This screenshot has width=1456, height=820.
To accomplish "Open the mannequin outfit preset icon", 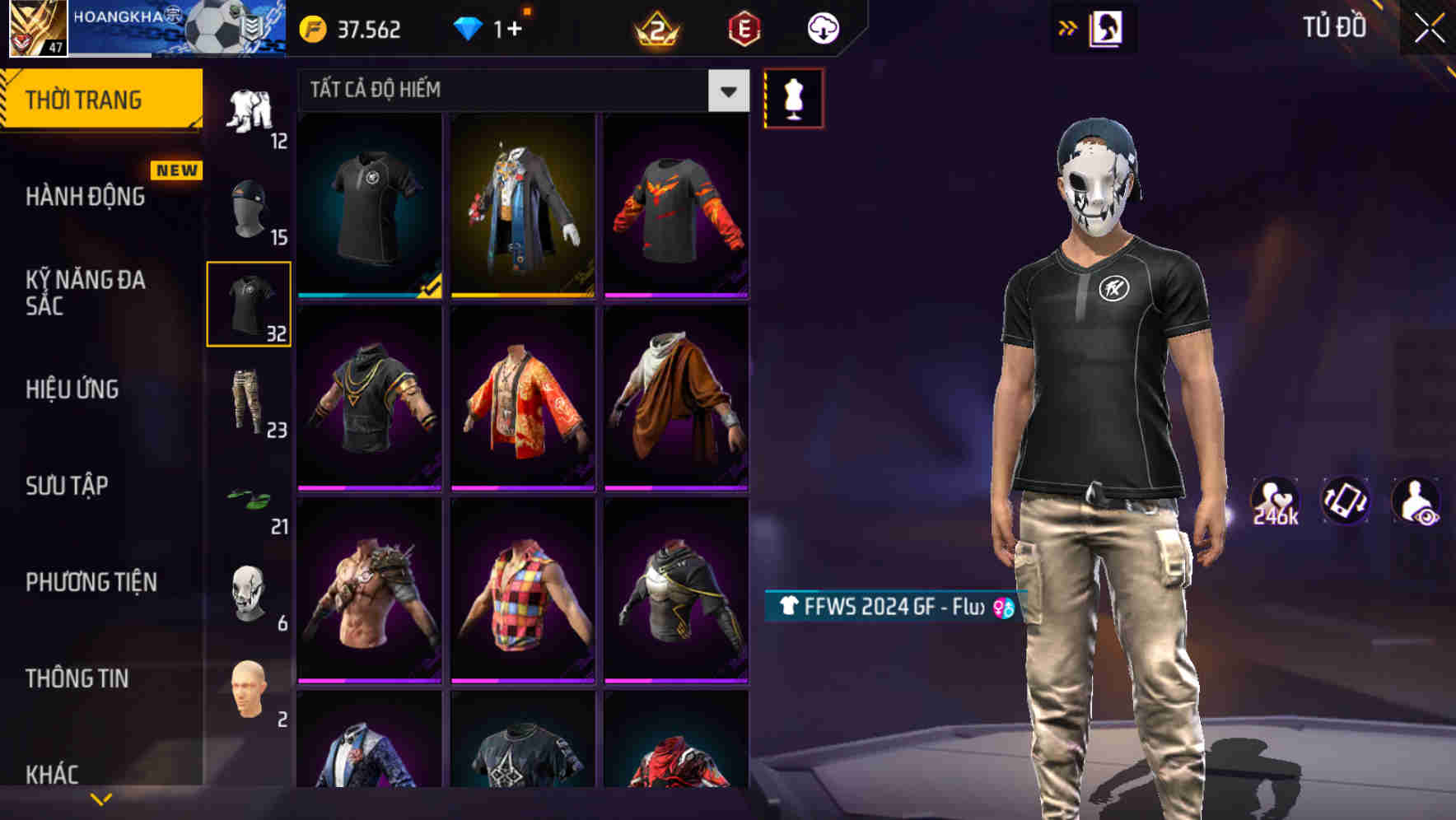I will click(793, 96).
